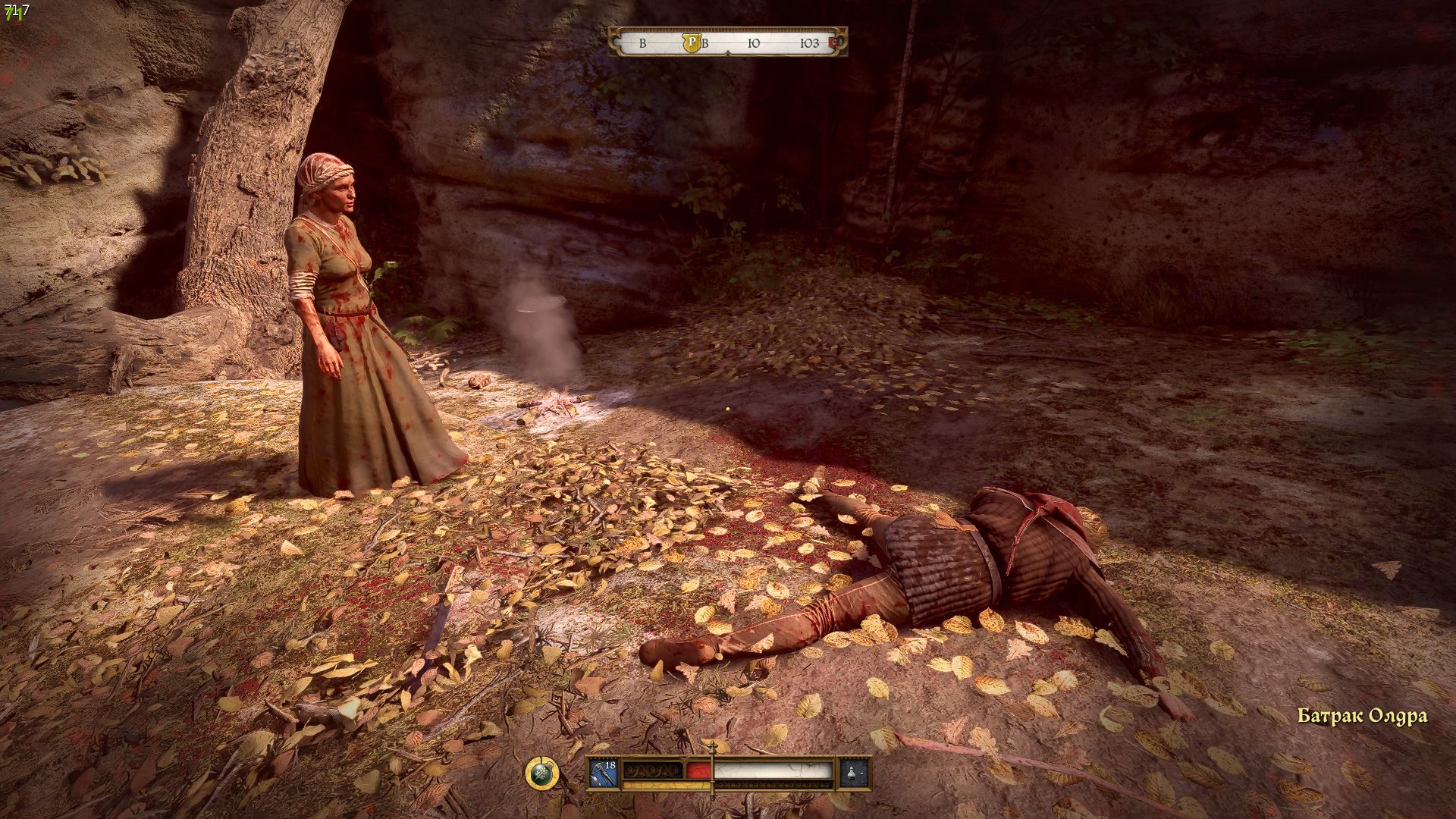Click the gold shield quest marker on compass

691,42
